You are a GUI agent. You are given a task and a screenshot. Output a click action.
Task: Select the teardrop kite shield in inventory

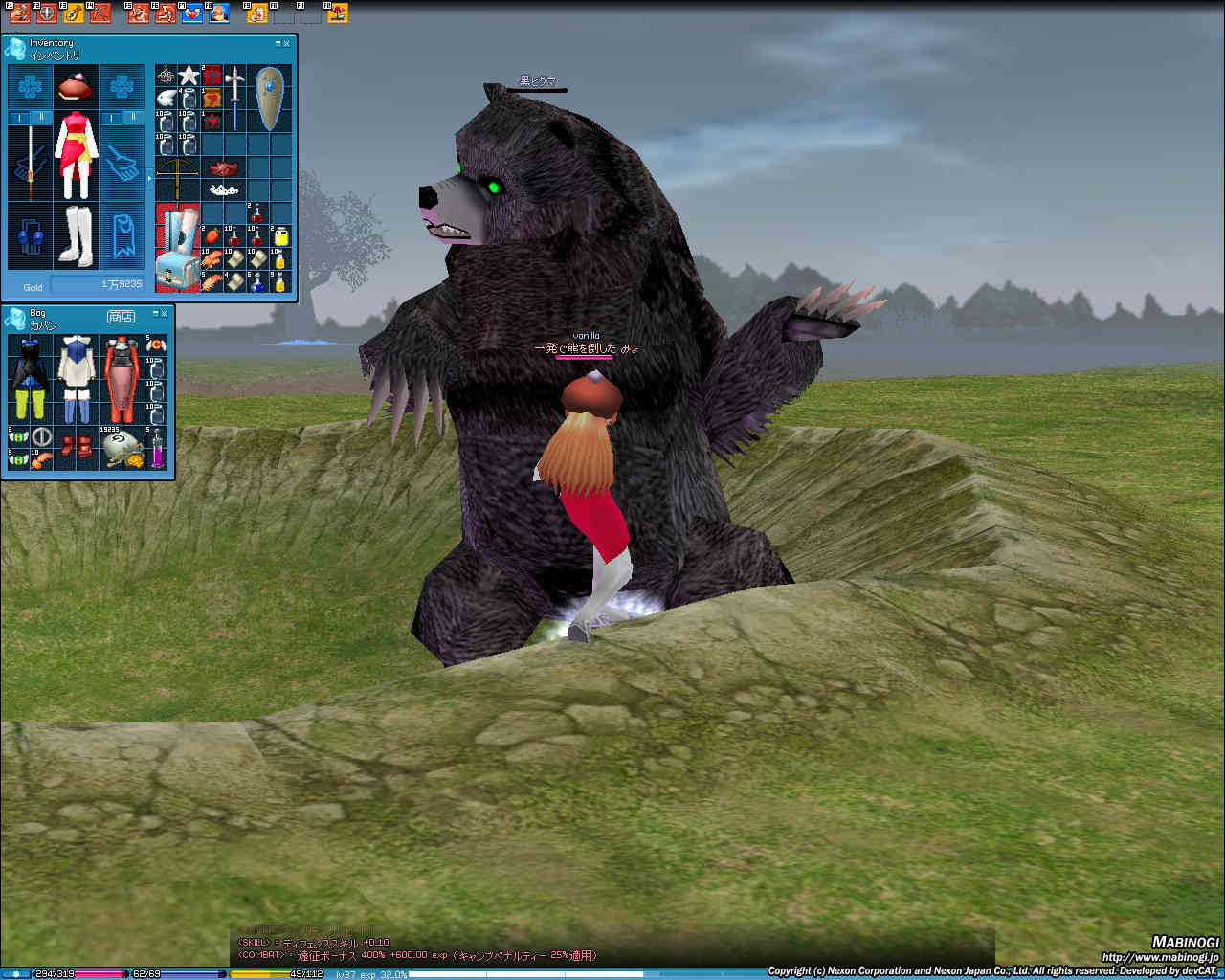point(269,98)
